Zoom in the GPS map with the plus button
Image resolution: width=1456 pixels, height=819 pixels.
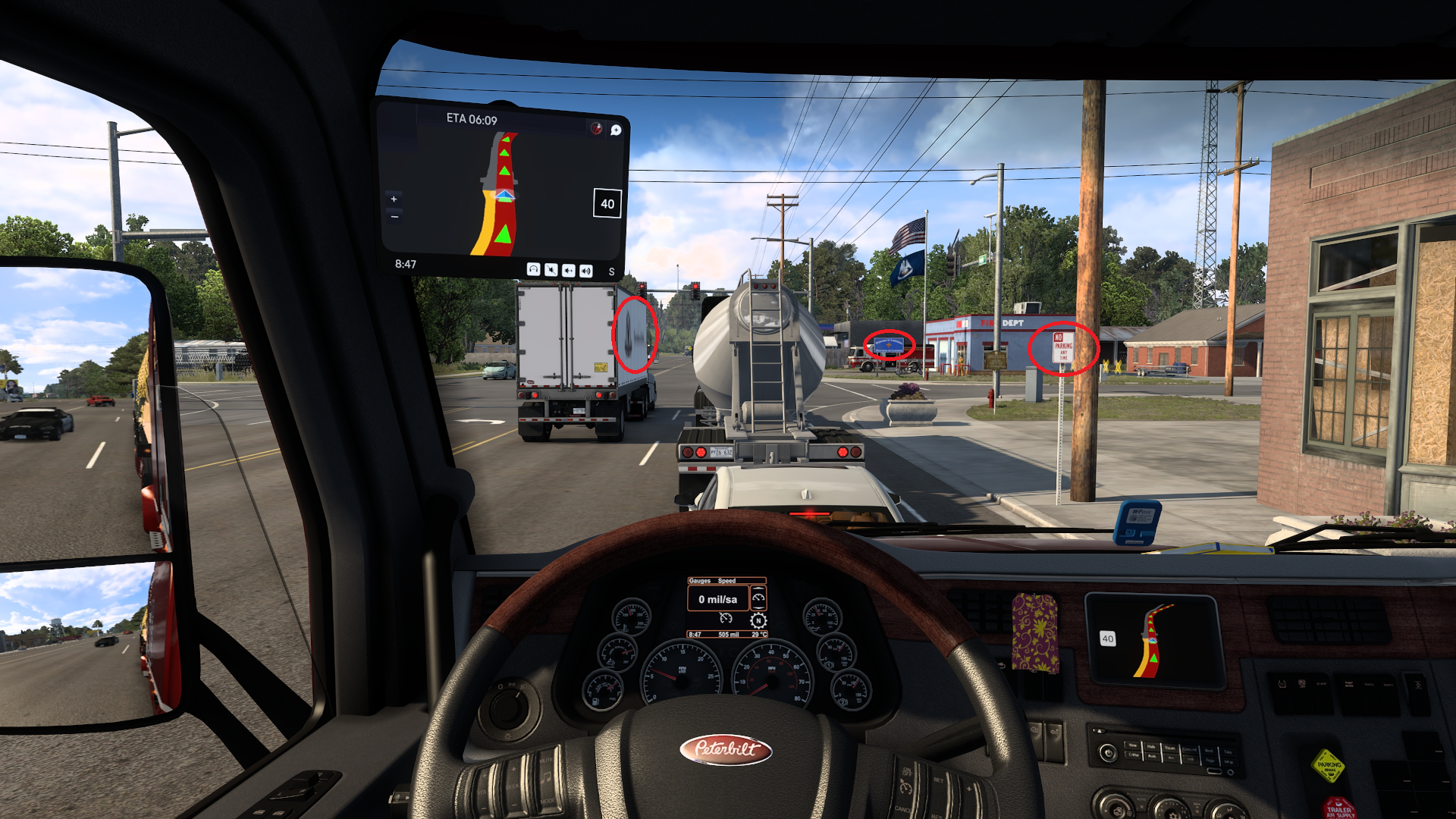[394, 199]
